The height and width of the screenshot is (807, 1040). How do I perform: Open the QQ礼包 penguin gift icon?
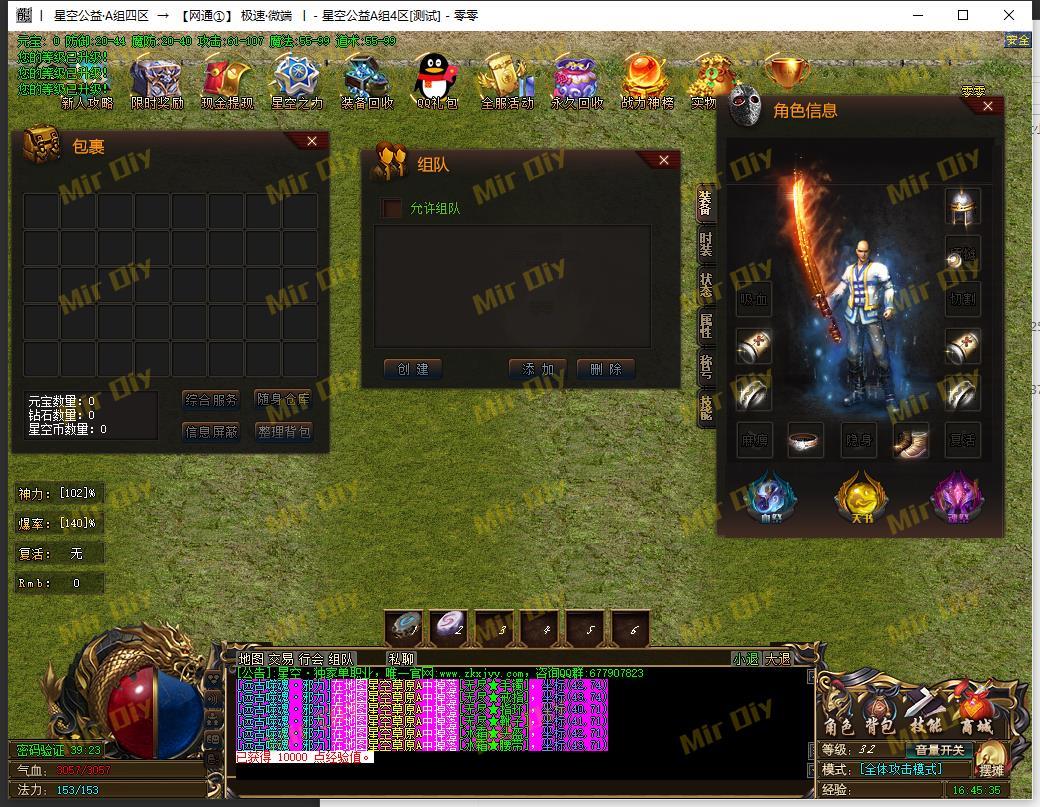coord(437,80)
